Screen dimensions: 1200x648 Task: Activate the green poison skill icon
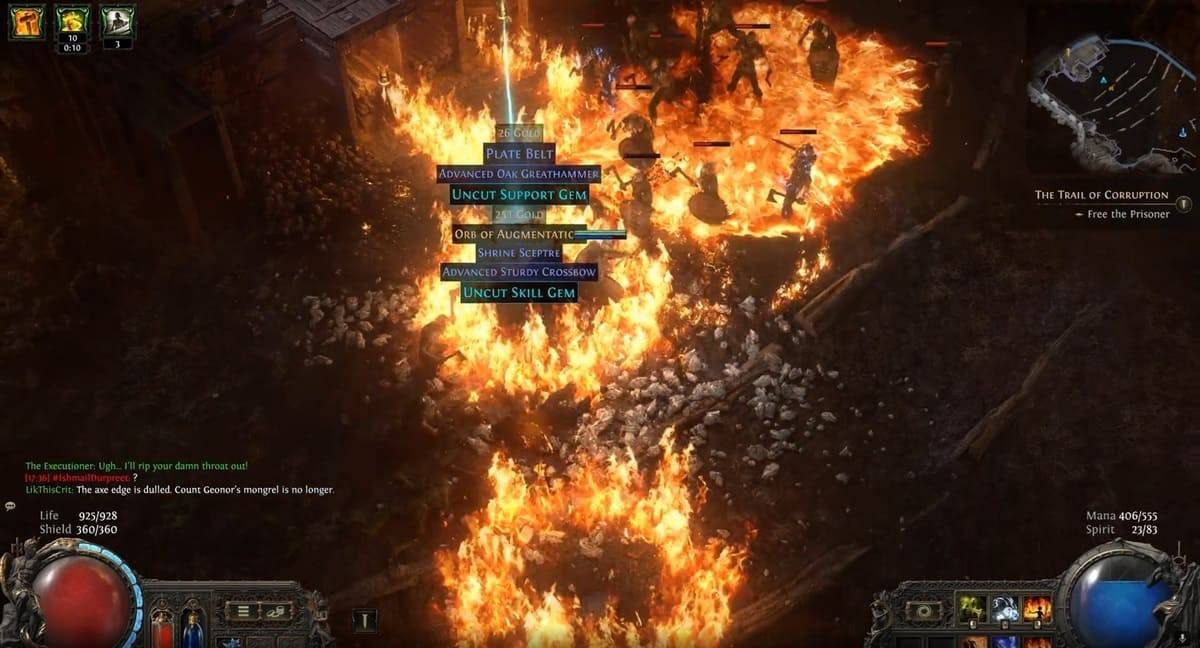[973, 609]
